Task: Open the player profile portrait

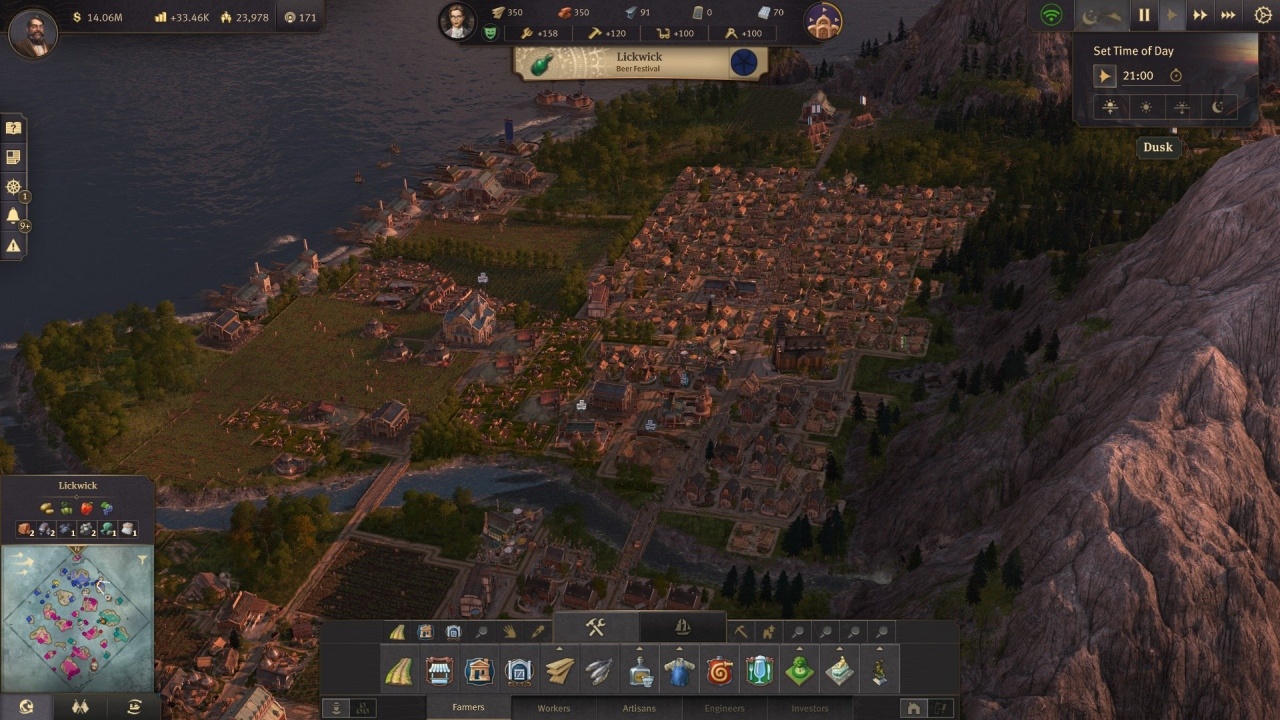Action: pos(33,33)
